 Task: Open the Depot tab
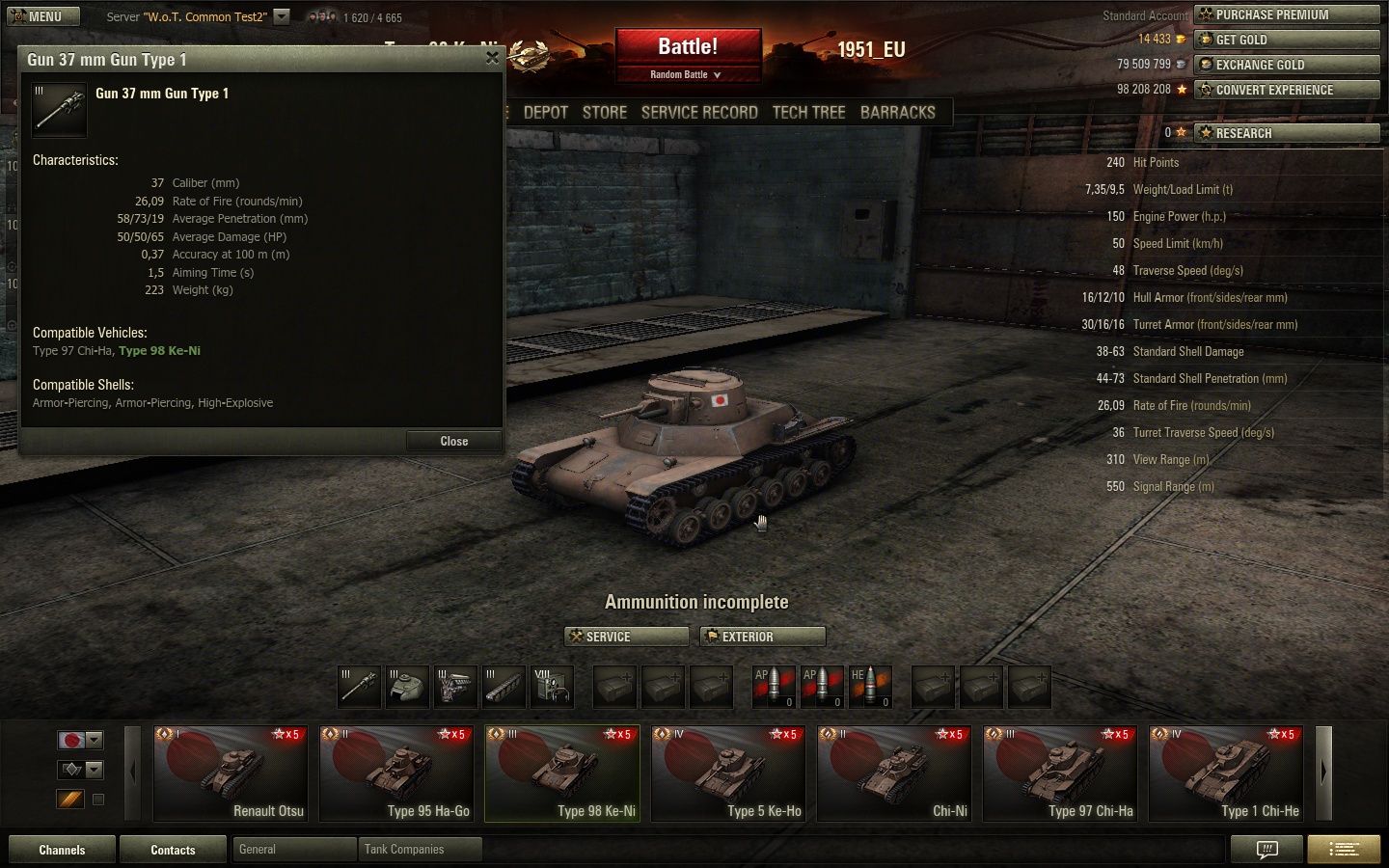pos(546,112)
